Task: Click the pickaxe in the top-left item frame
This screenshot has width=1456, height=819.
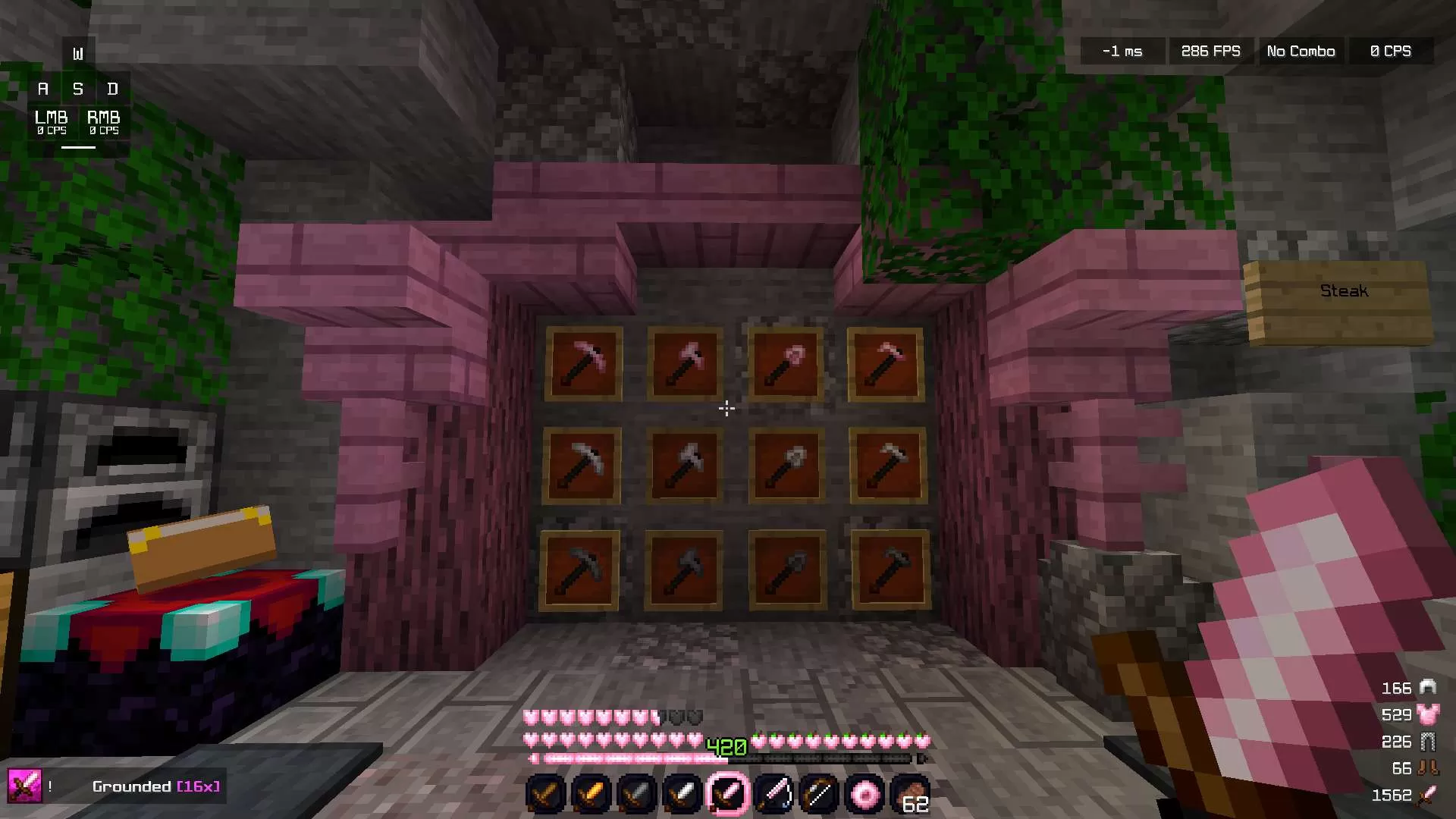Action: 584,363
